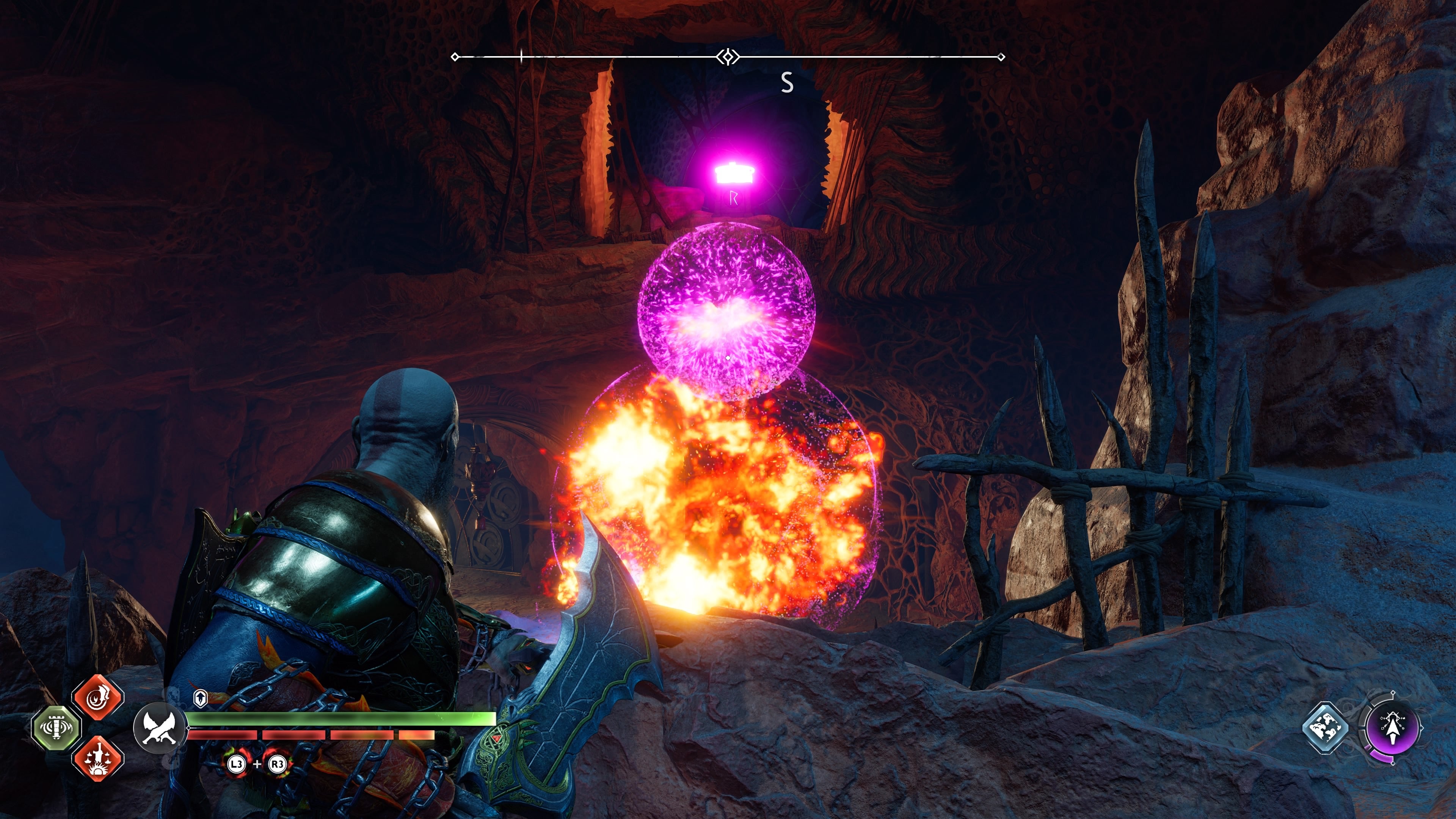This screenshot has height=819, width=1456.
Task: Activate the red flame swirl runic attack
Action: coord(98,697)
